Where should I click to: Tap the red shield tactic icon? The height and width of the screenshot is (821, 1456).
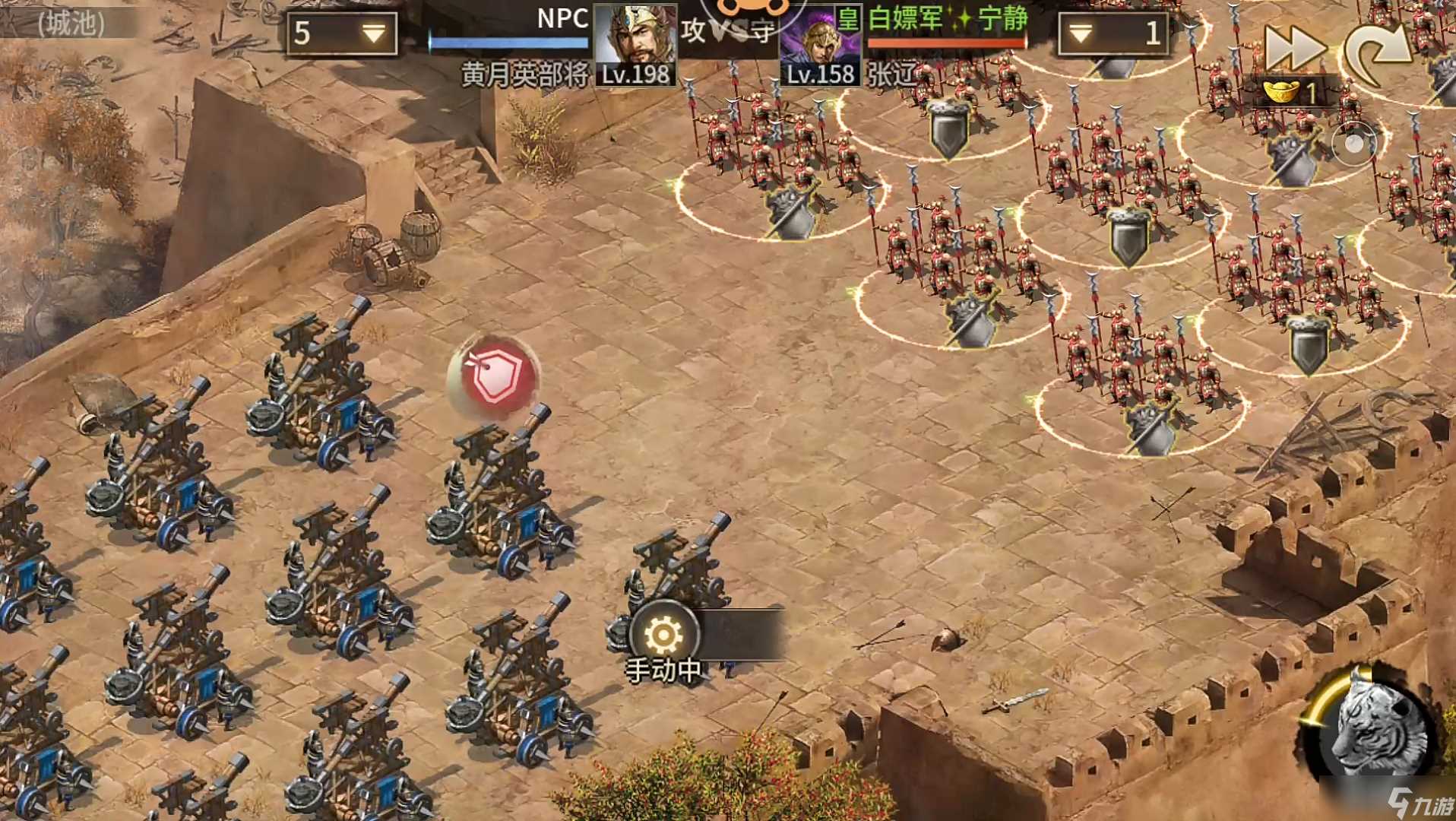(x=495, y=376)
